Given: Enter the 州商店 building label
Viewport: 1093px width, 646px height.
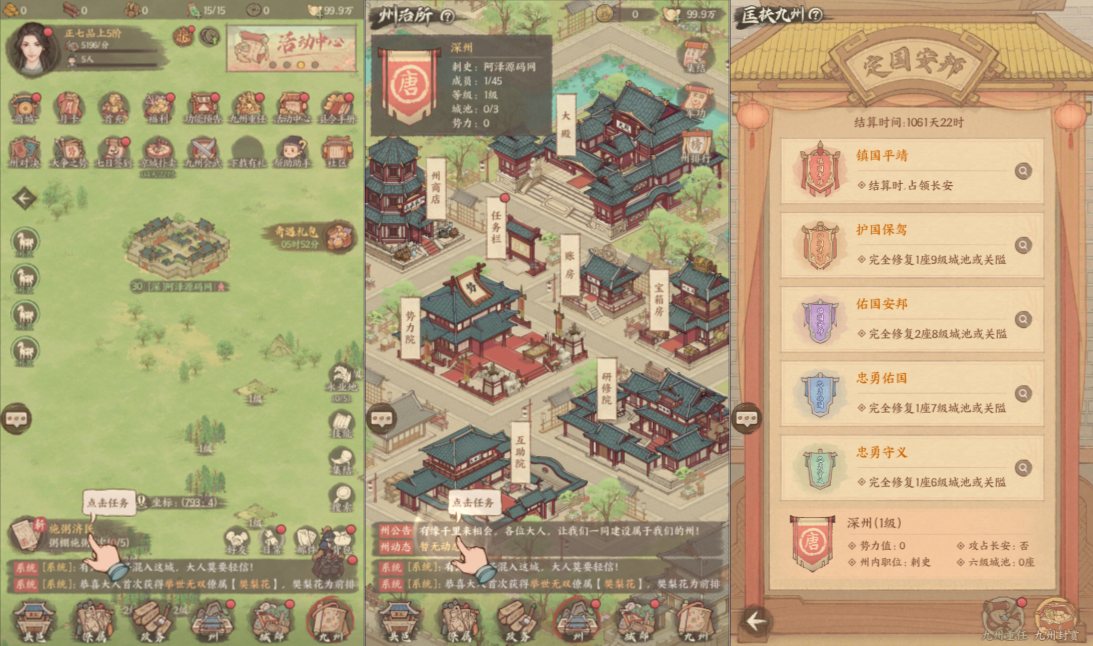Looking at the screenshot, I should coord(435,187).
